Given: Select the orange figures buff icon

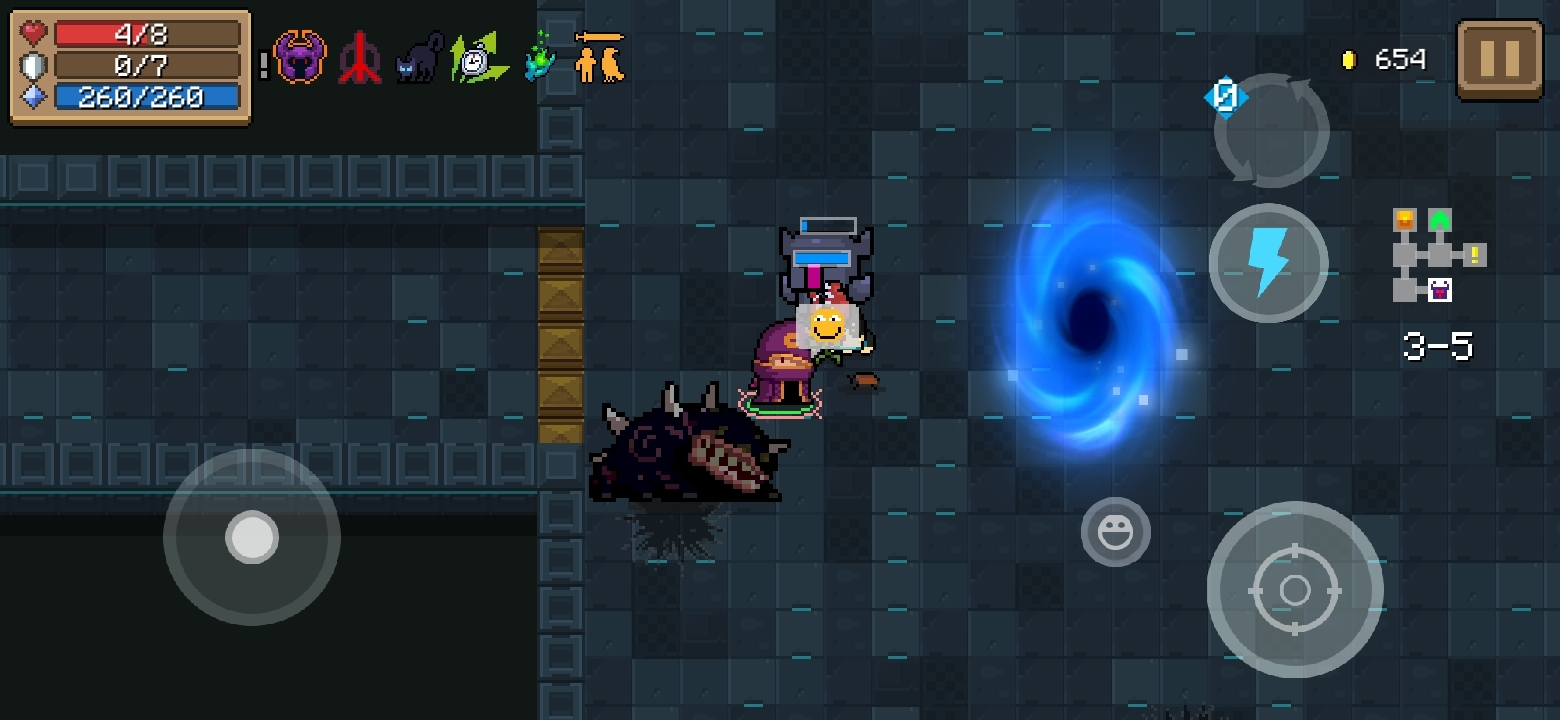Looking at the screenshot, I should 600,58.
